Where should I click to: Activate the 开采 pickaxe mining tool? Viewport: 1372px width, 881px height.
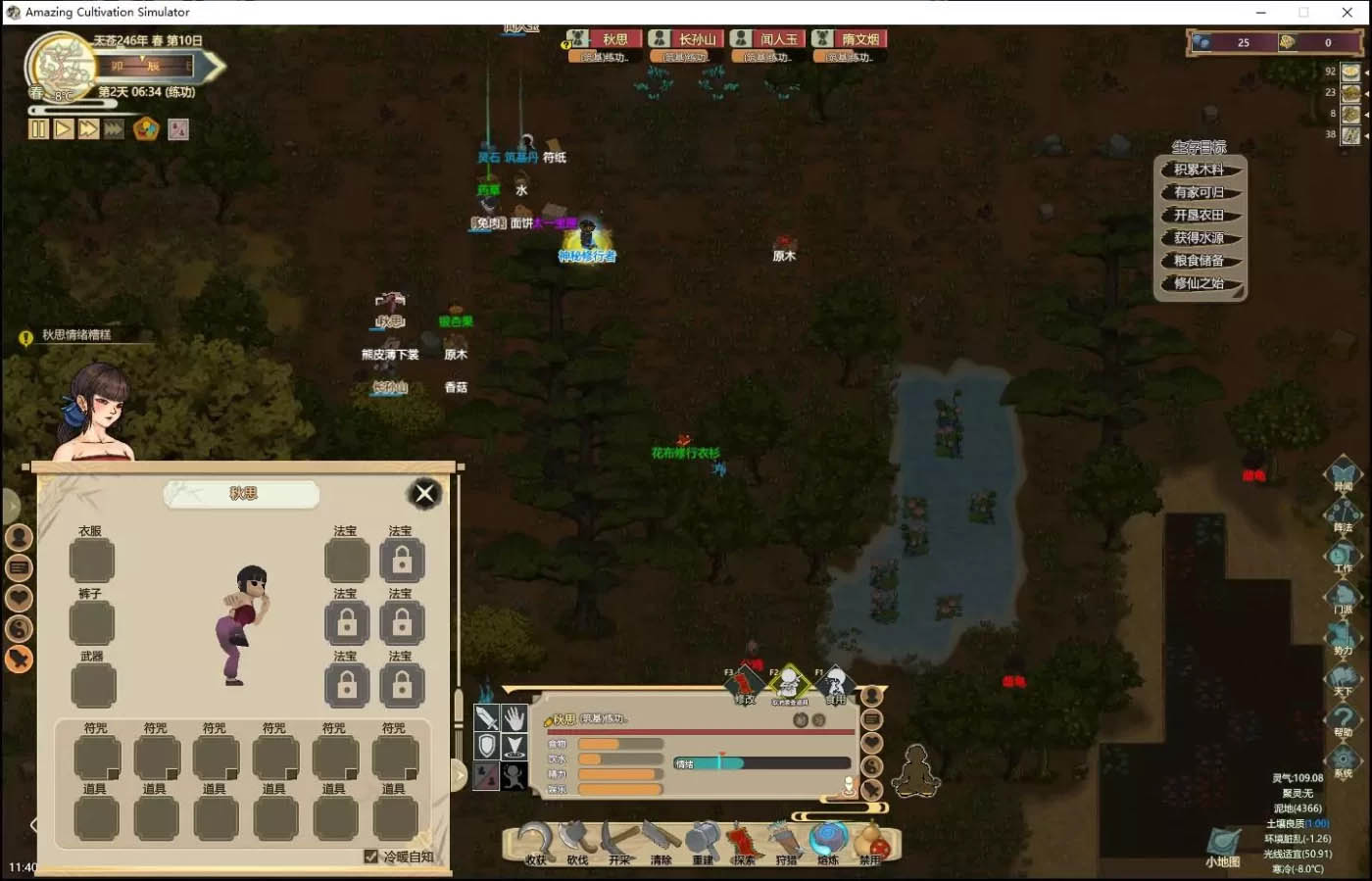point(619,842)
